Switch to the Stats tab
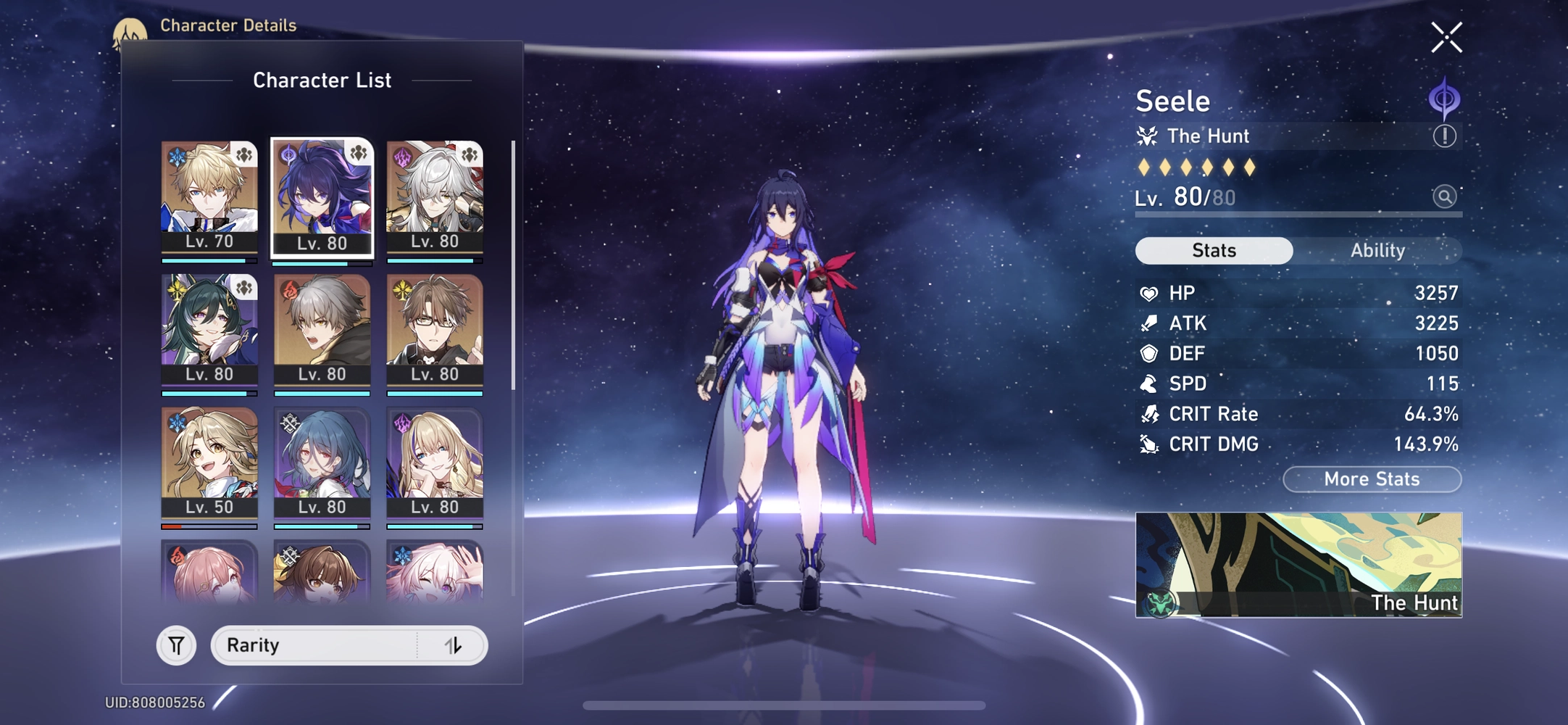 [1214, 250]
